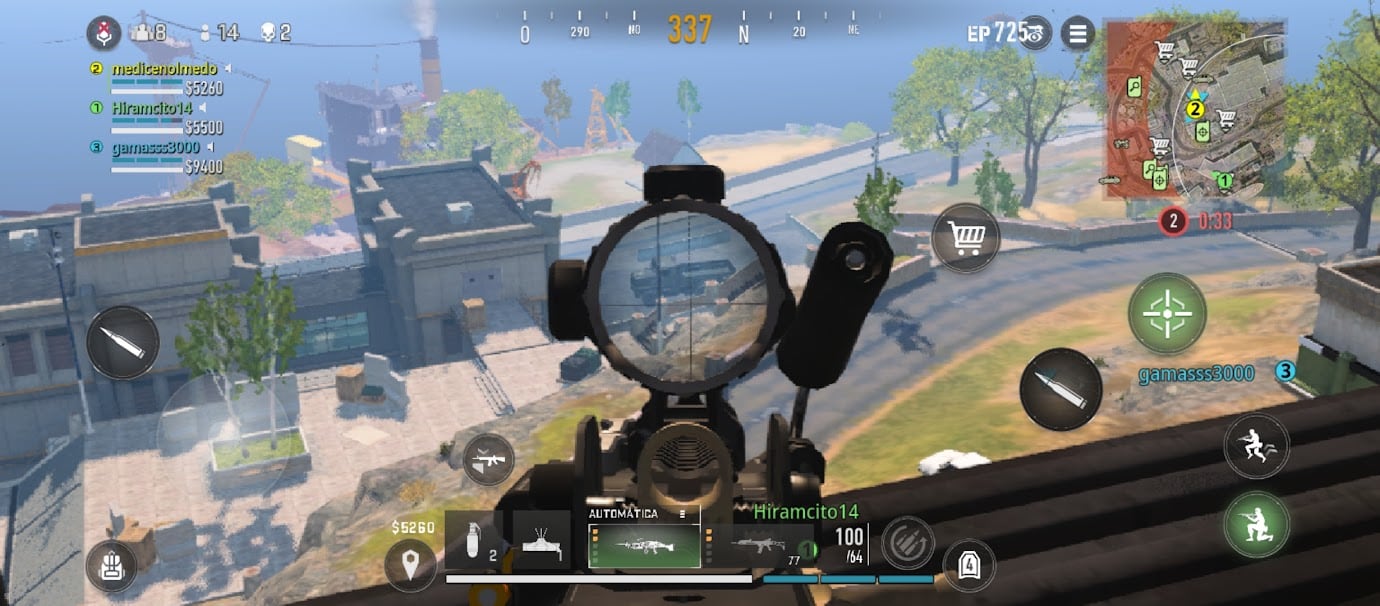The image size is (1380, 606).
Task: Select teammate gamasss3000 in squad list
Action: pos(155,147)
